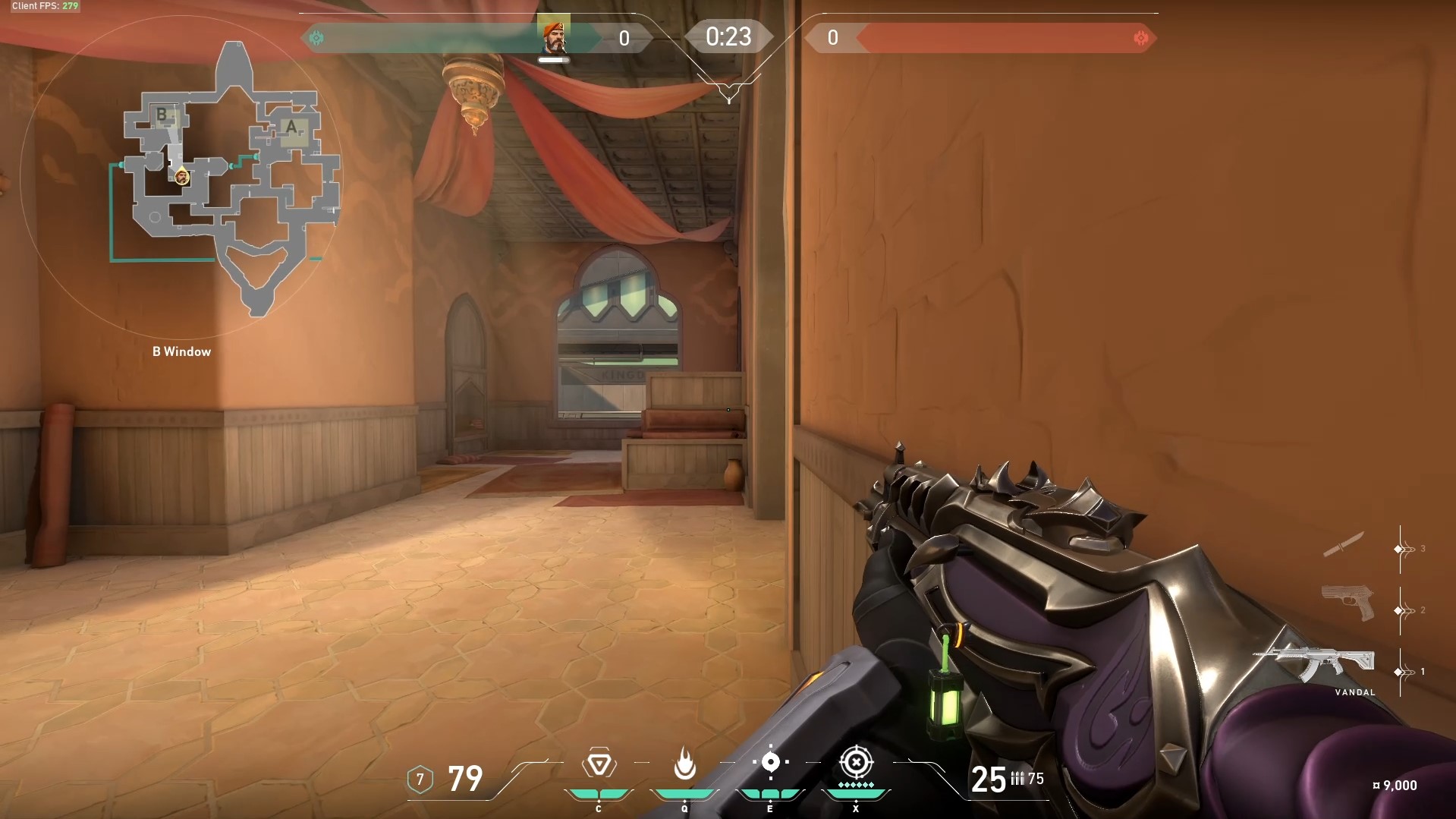Activate the flame Q ability
The height and width of the screenshot is (819, 1456).
pos(684,764)
